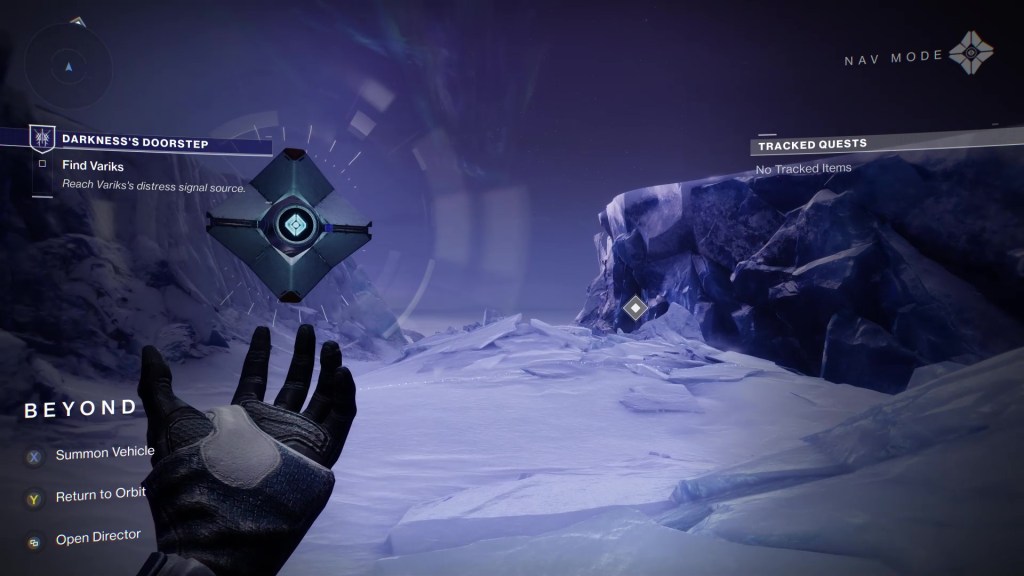This screenshot has height=576, width=1024.
Task: Choose Return to Orbit
Action: tap(100, 493)
